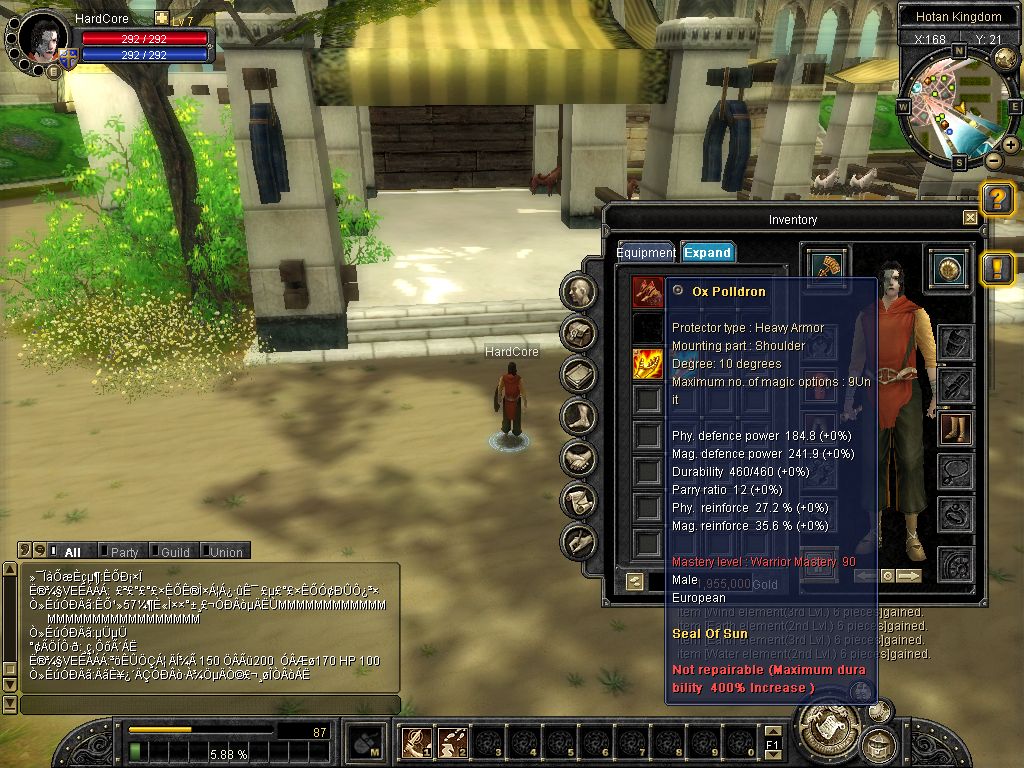Viewport: 1024px width, 768px height.
Task: Click the equipped round shield slot
Action: pos(949,268)
